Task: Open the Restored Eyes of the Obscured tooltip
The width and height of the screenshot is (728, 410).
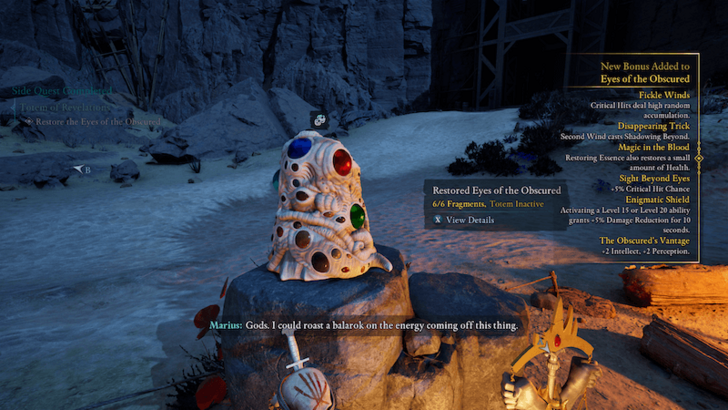Action: tap(495, 190)
